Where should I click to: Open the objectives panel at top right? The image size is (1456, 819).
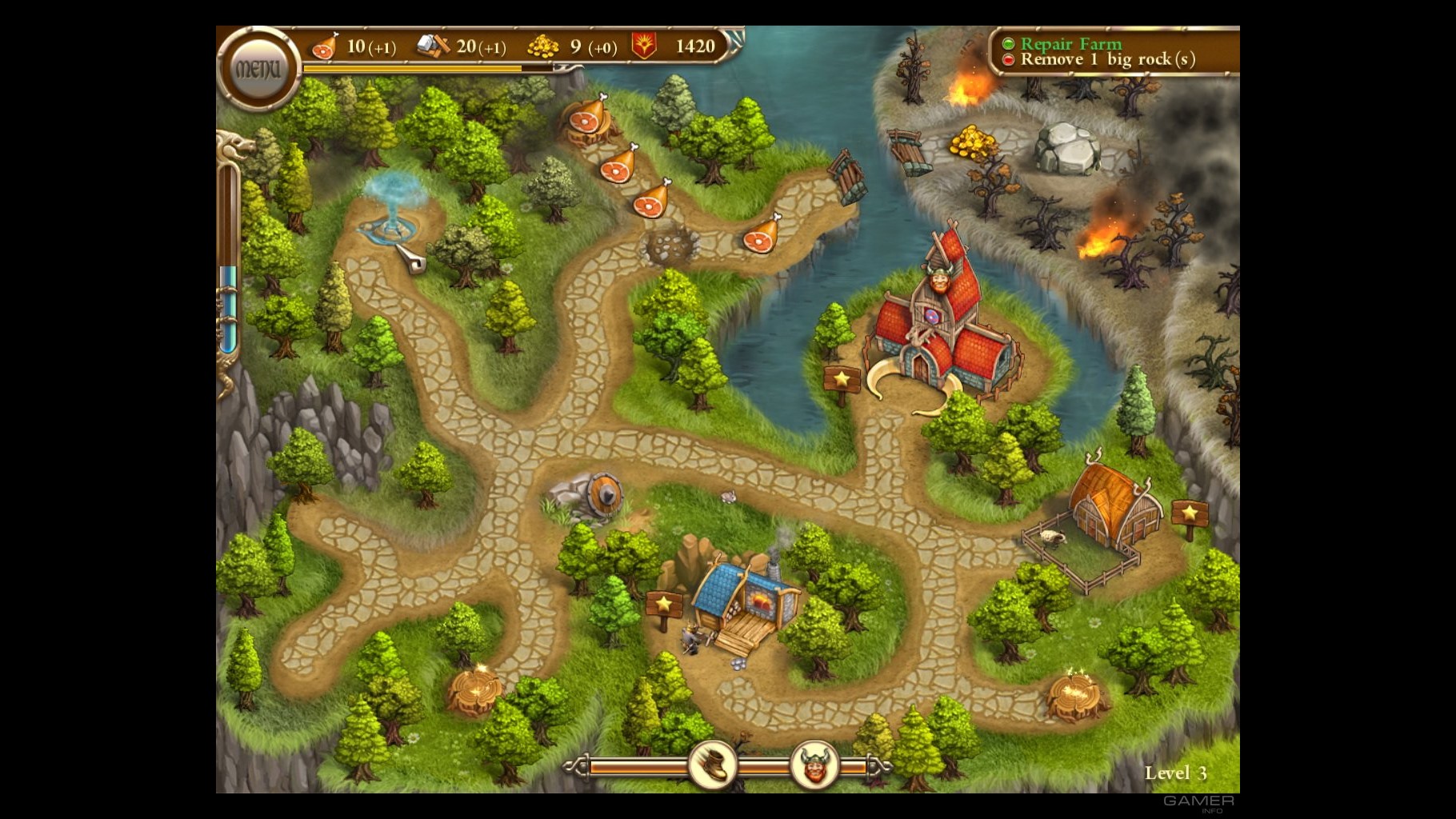[1112, 51]
